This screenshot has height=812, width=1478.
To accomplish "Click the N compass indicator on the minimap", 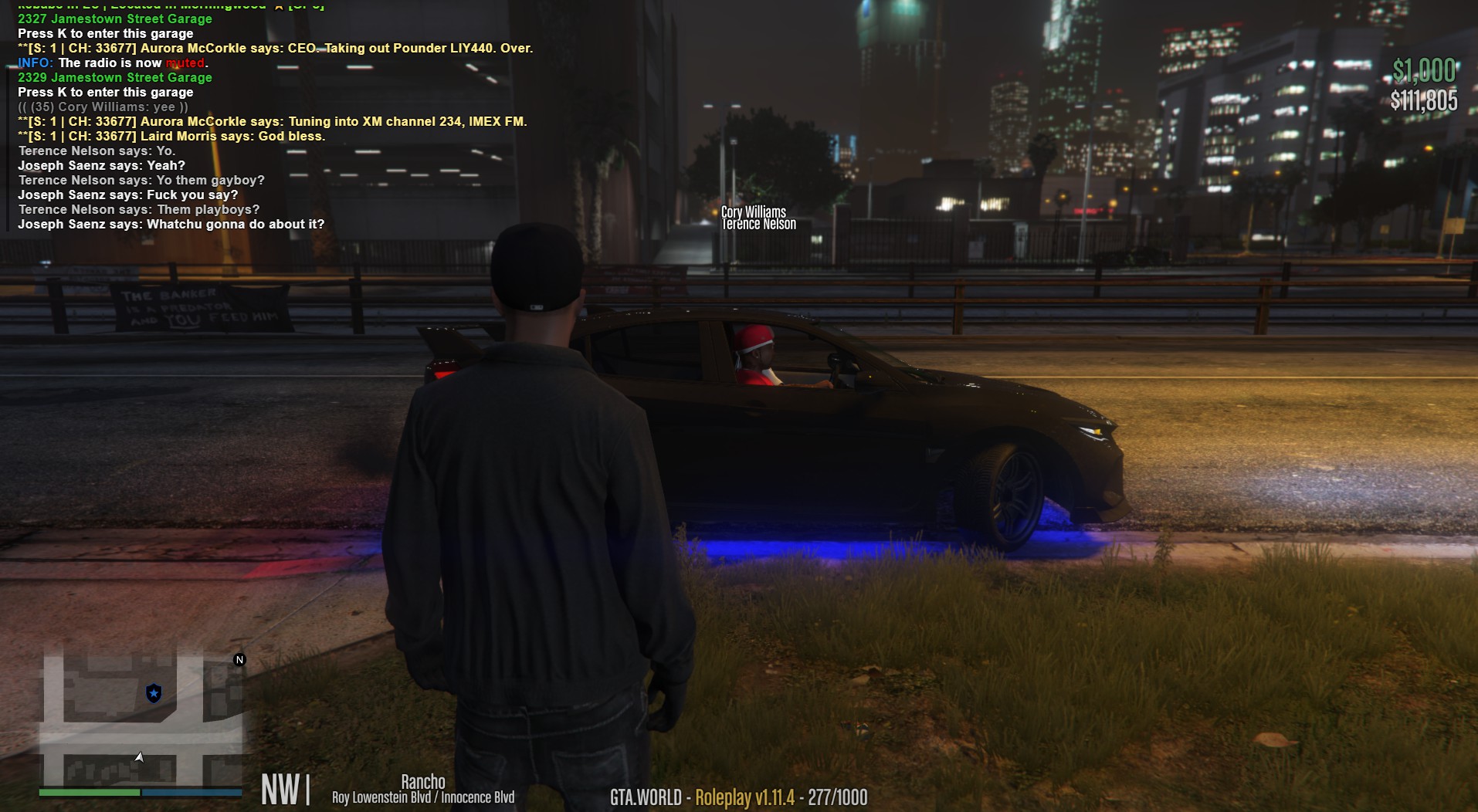I will pos(240,660).
